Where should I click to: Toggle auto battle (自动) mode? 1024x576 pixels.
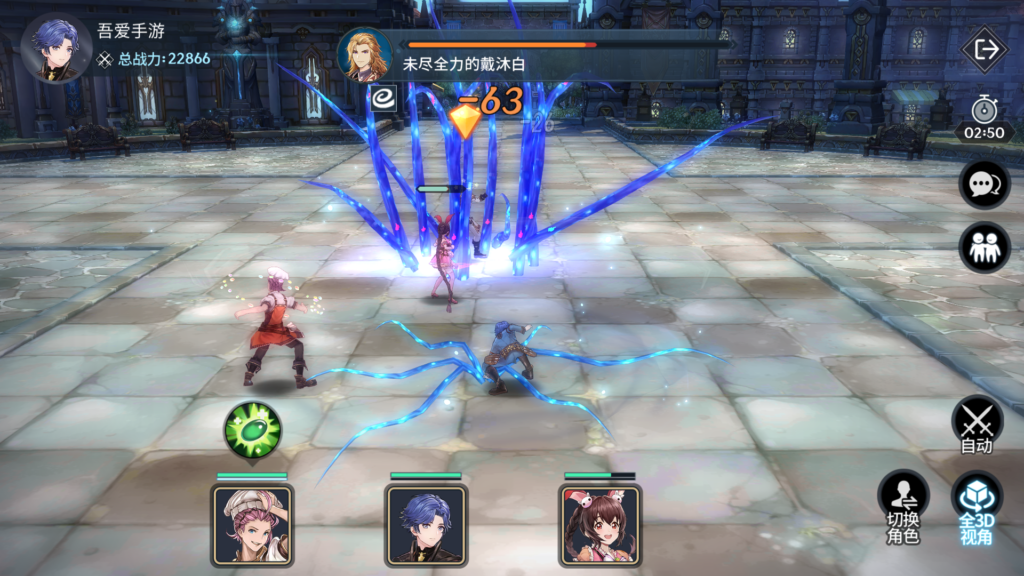pos(977,425)
